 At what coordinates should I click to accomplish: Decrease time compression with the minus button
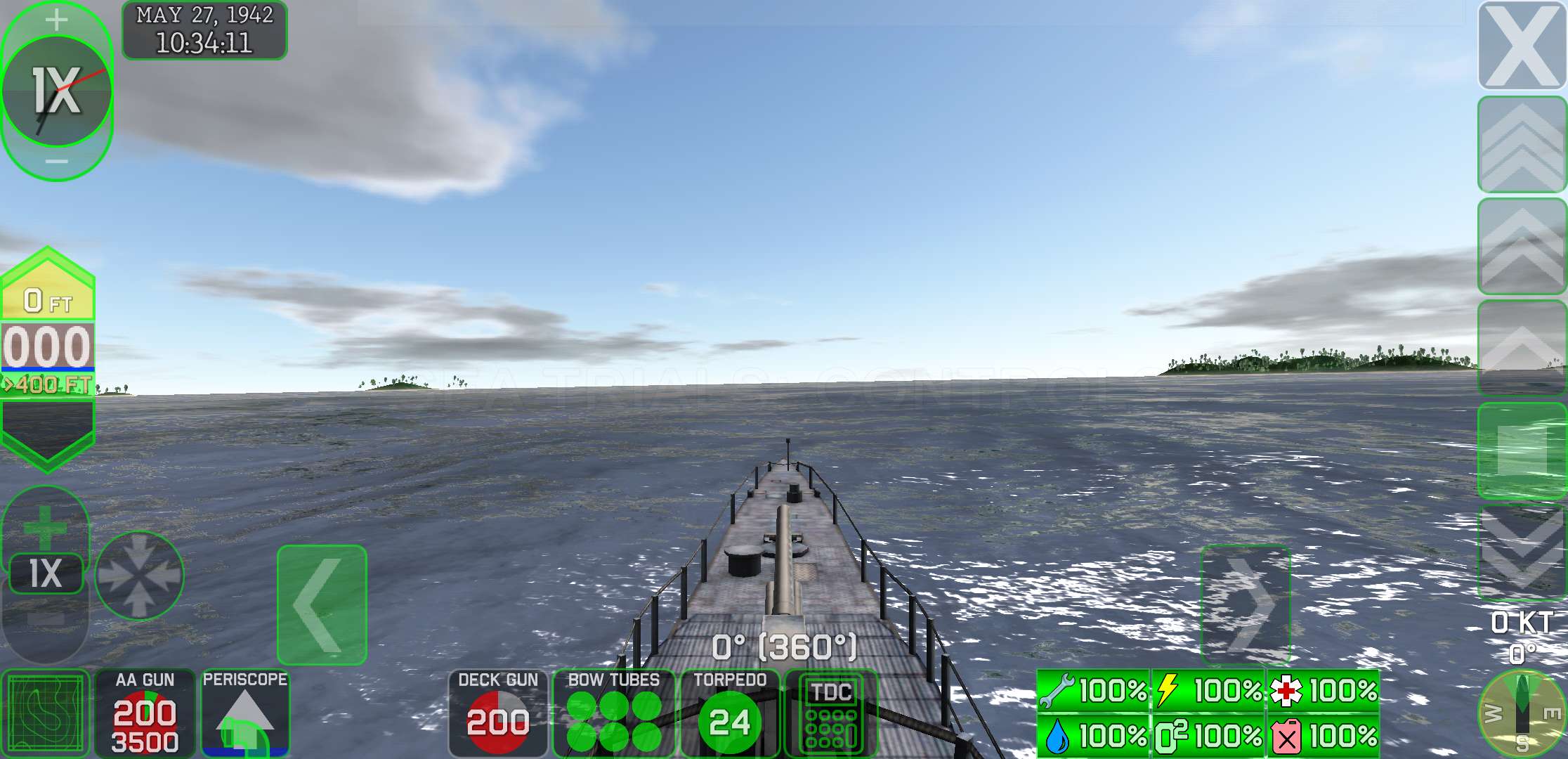click(x=56, y=162)
